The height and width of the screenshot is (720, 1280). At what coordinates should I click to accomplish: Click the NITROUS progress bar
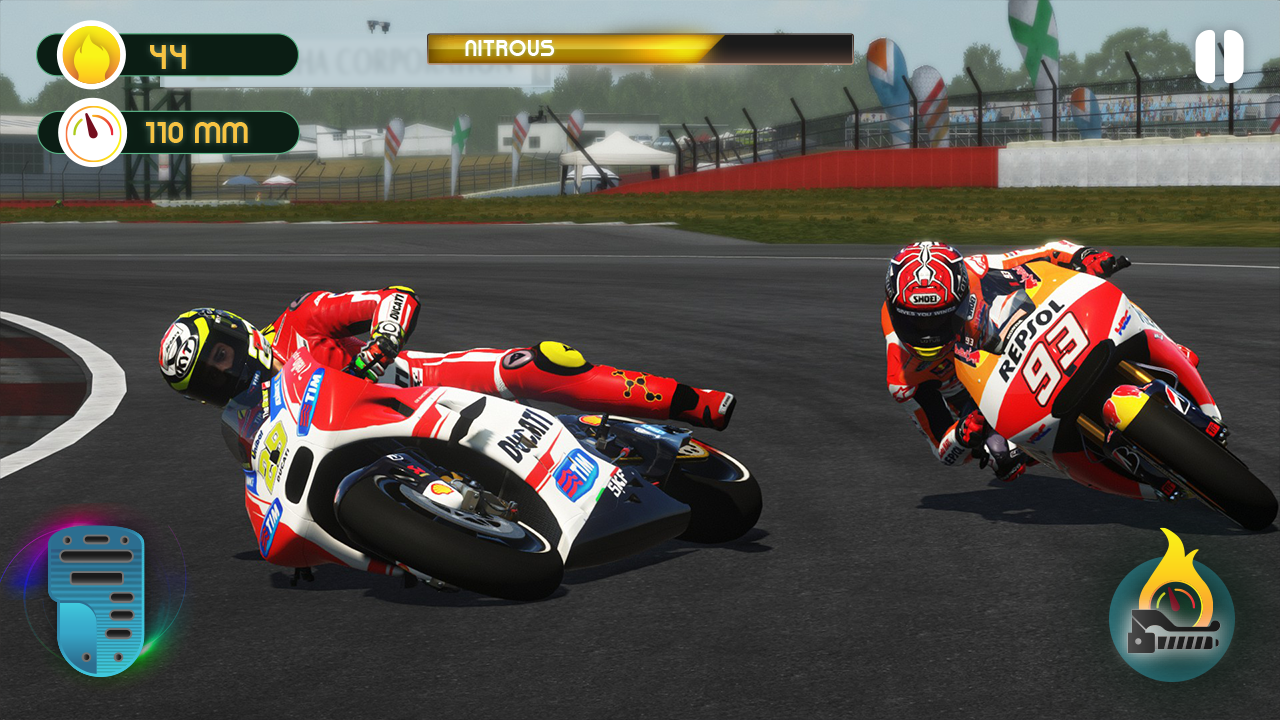tap(640, 47)
